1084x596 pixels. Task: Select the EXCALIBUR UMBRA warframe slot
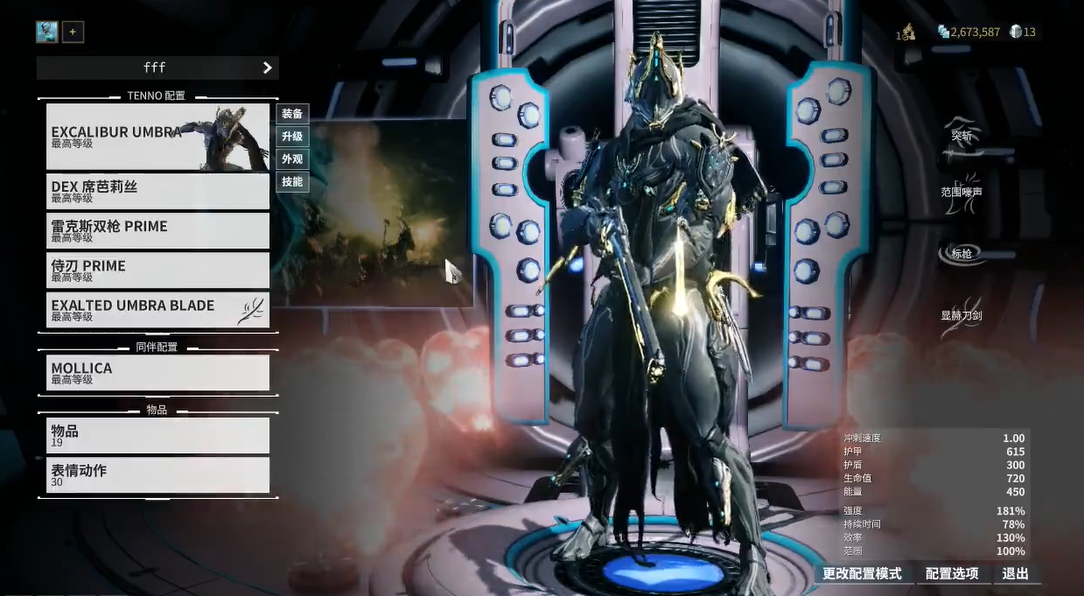(x=157, y=137)
